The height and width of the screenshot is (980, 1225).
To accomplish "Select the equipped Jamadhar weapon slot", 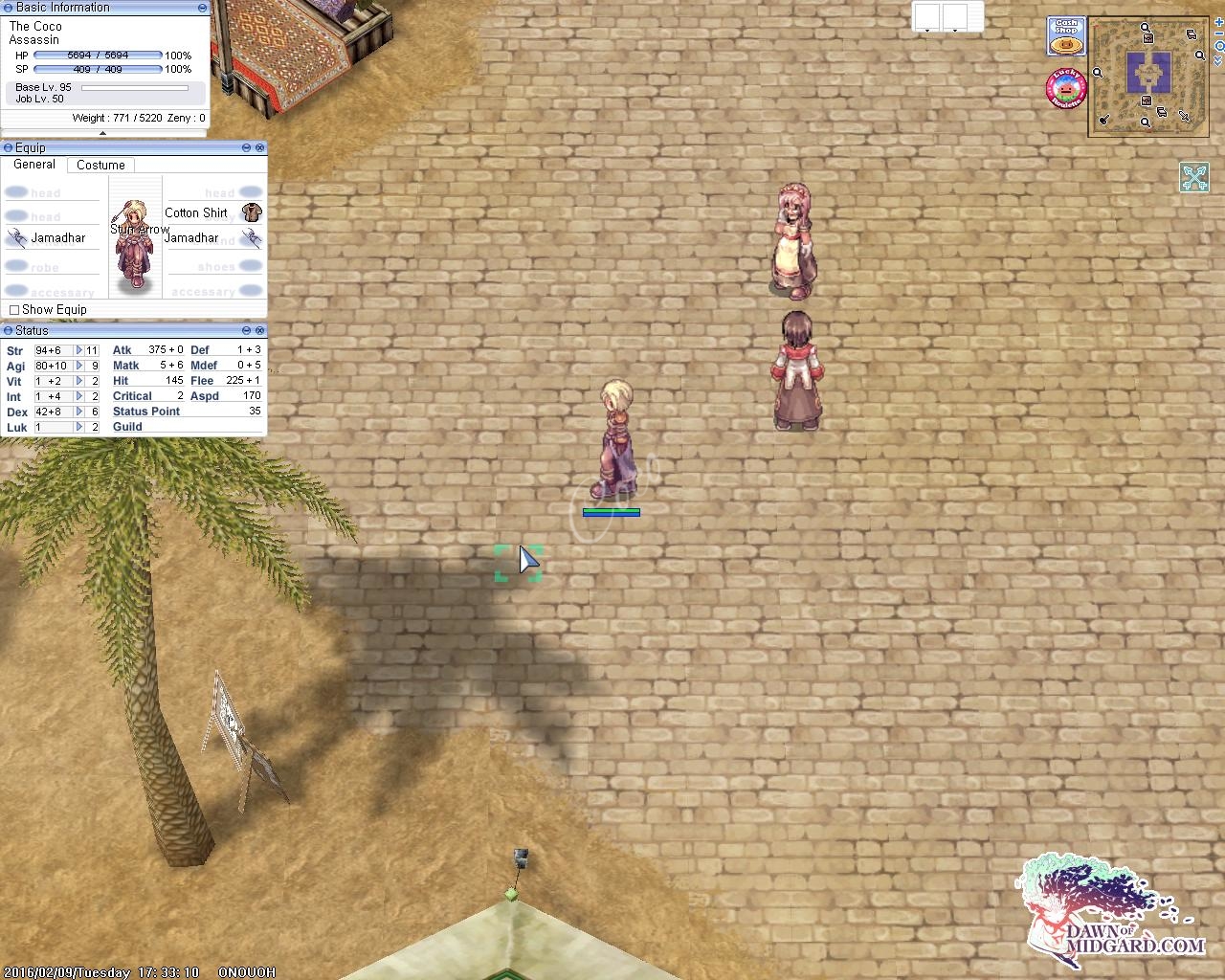I will tap(17, 238).
